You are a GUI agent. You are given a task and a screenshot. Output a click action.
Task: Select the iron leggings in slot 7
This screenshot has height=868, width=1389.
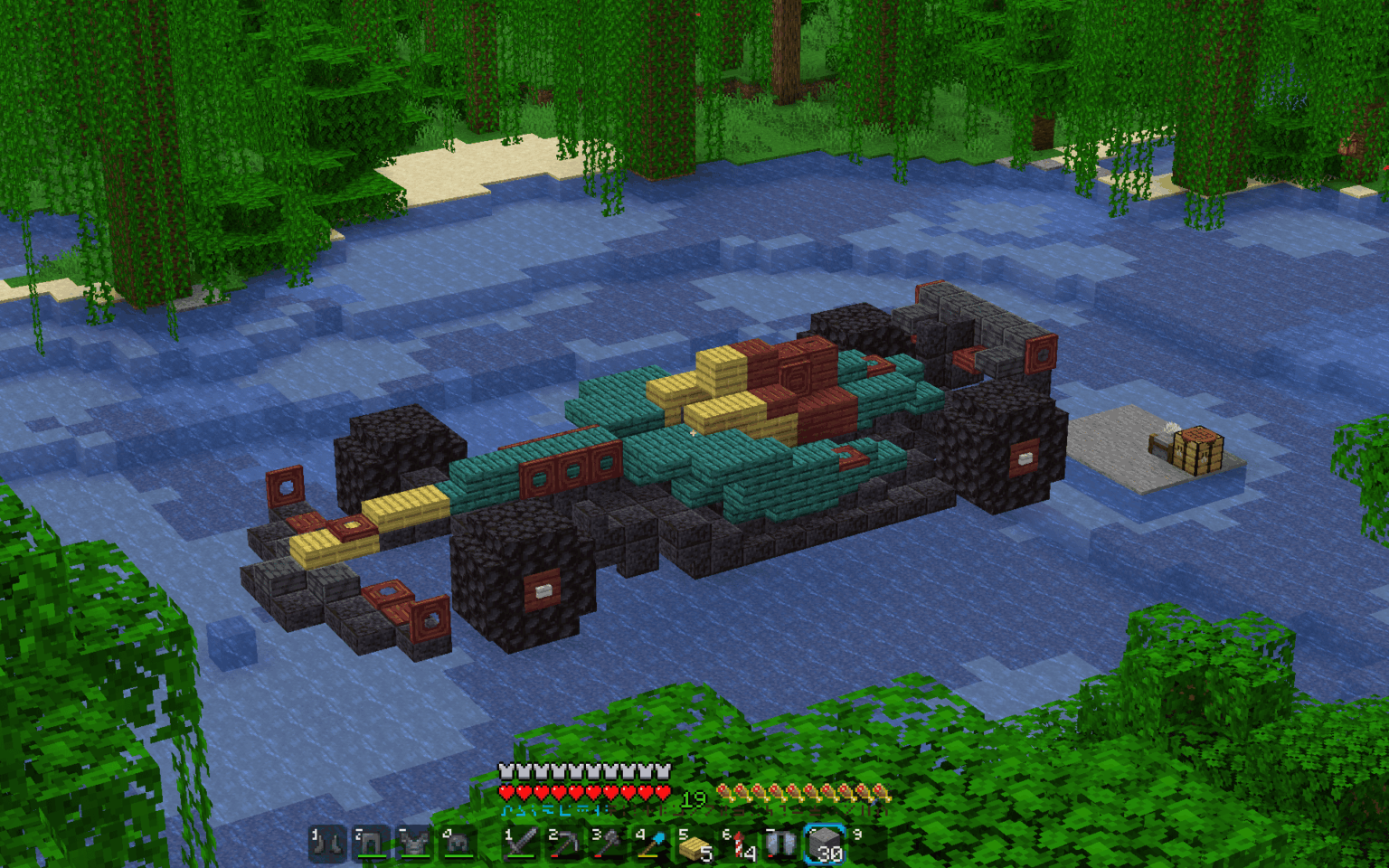[781, 844]
